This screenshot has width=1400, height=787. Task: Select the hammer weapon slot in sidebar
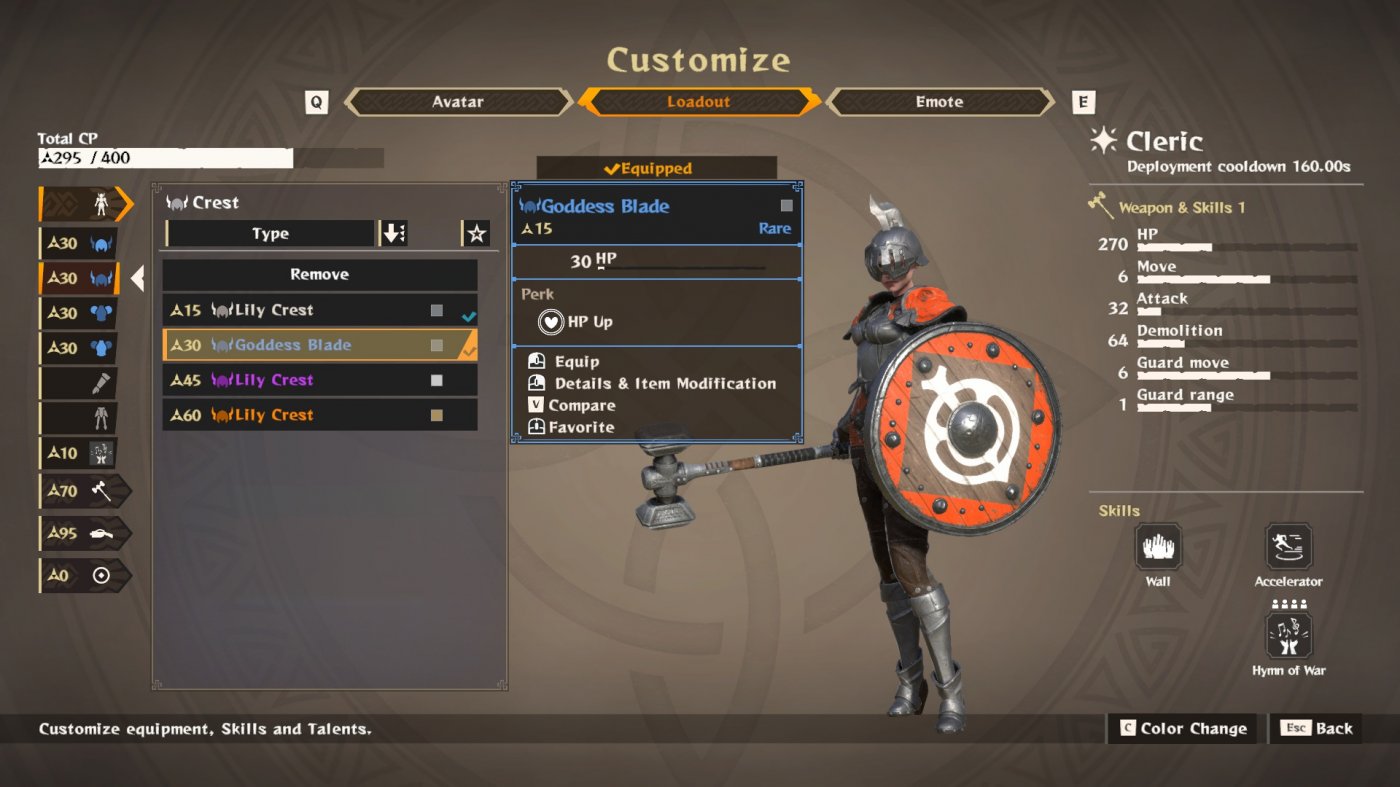point(84,491)
